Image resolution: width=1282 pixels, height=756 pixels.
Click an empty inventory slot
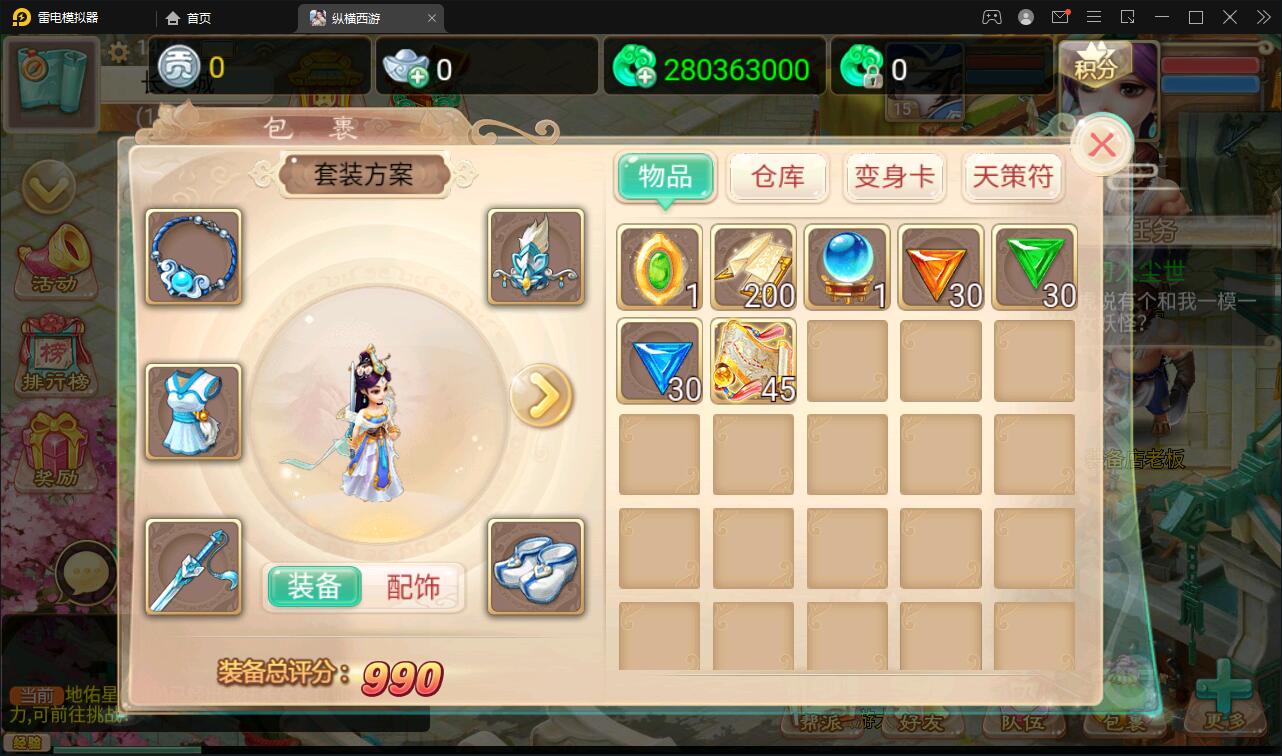click(847, 455)
